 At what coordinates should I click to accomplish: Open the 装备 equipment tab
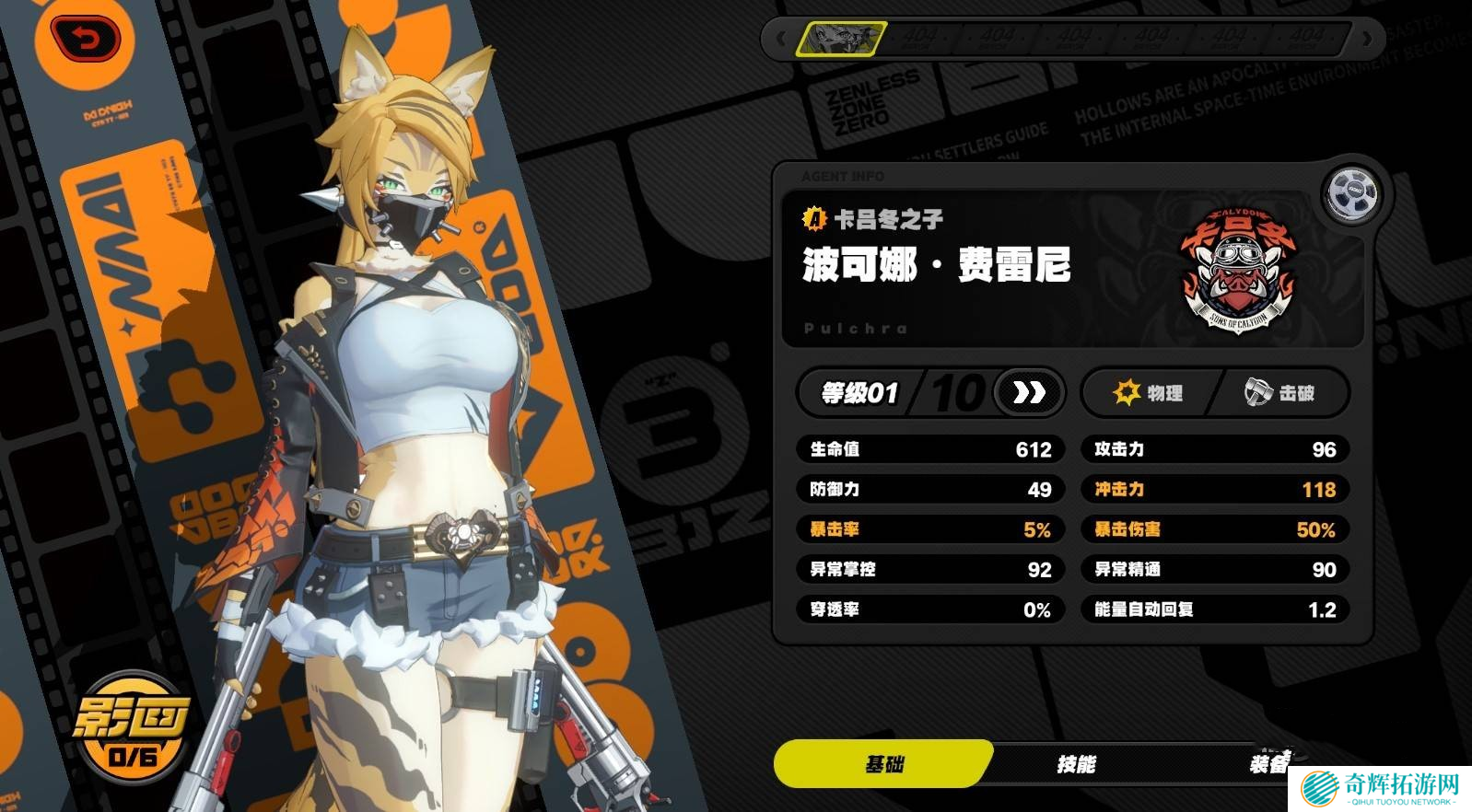click(x=1269, y=764)
